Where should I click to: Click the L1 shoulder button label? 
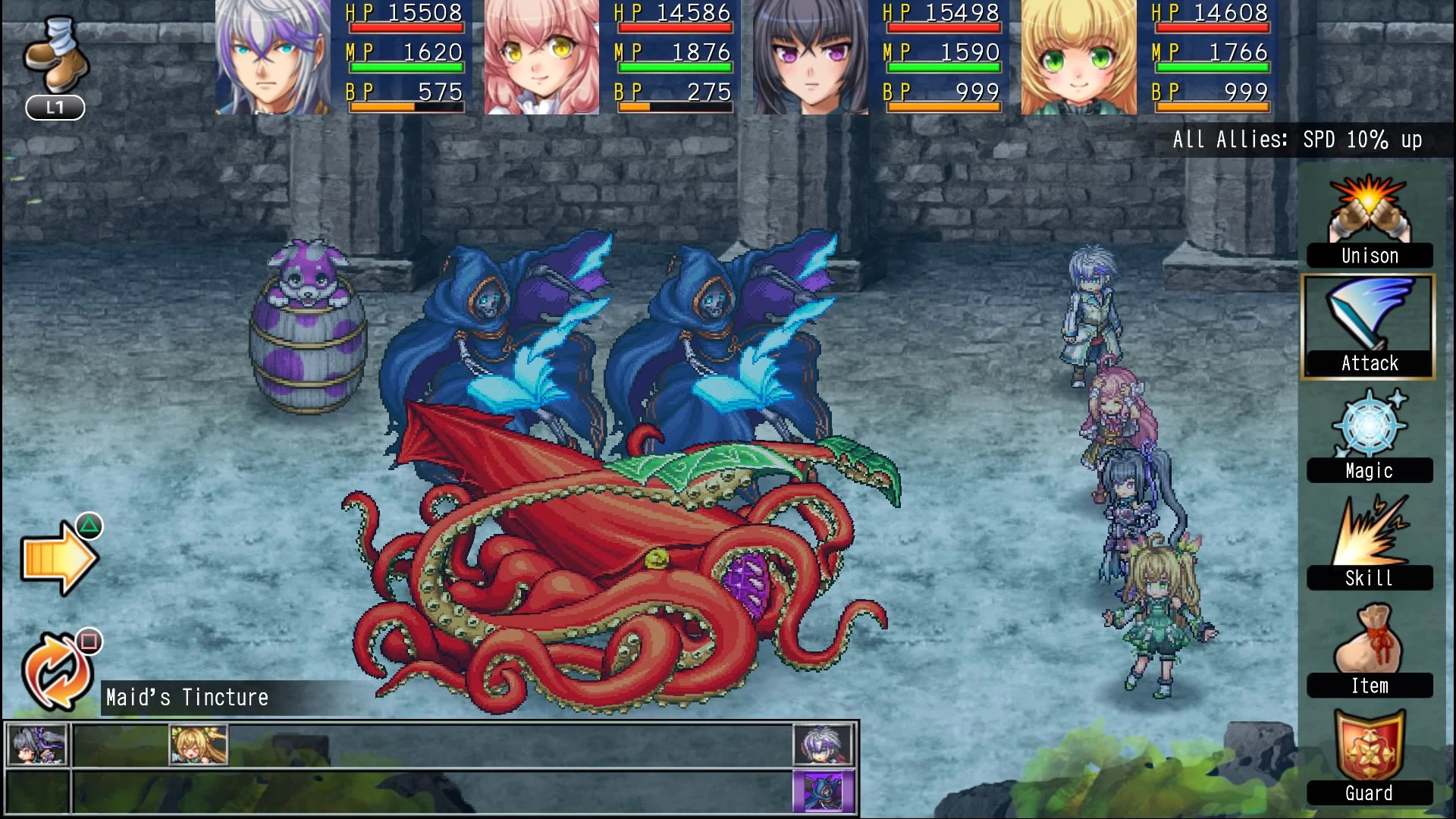coord(53,108)
